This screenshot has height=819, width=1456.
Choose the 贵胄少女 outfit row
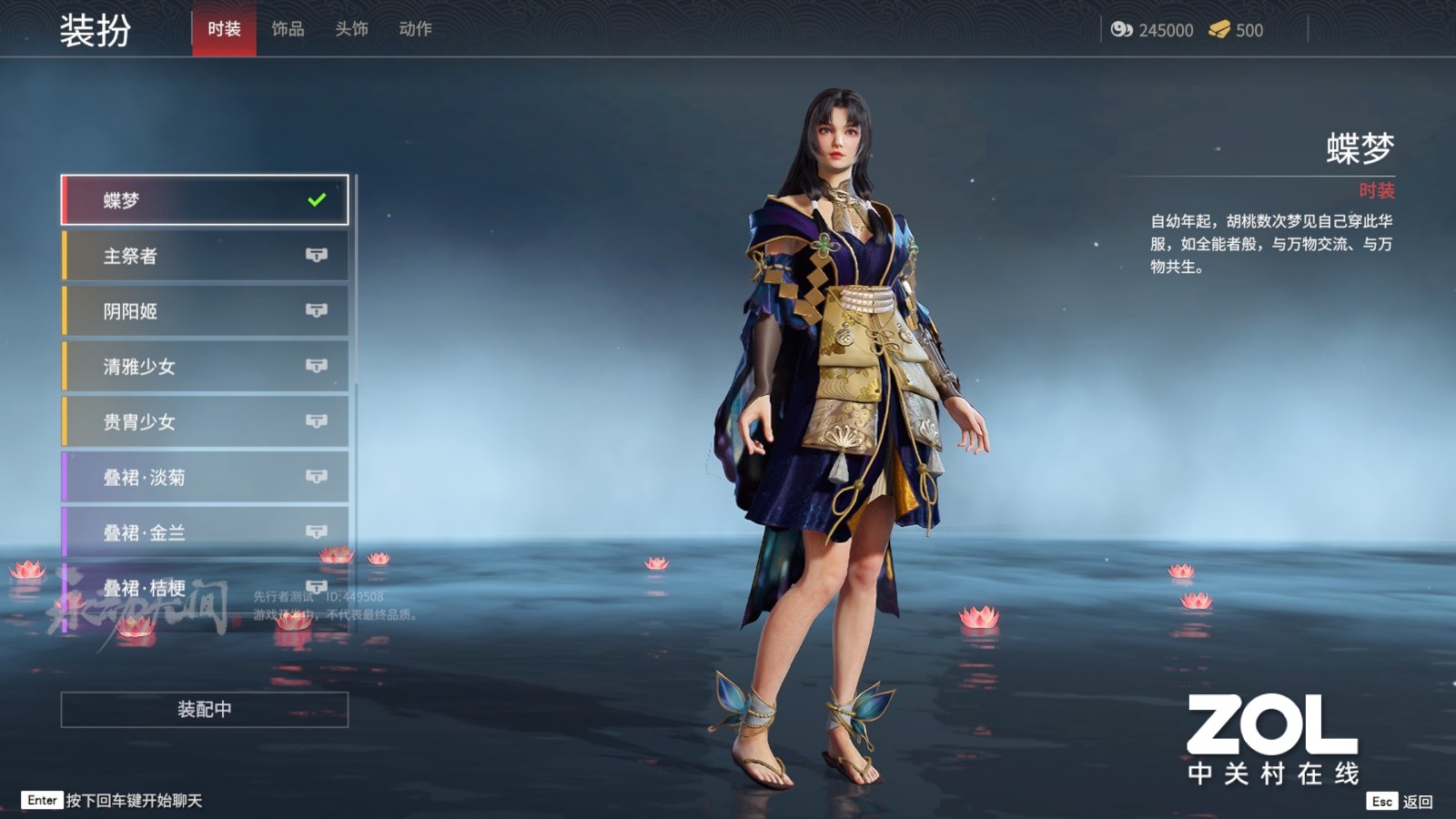(205, 422)
